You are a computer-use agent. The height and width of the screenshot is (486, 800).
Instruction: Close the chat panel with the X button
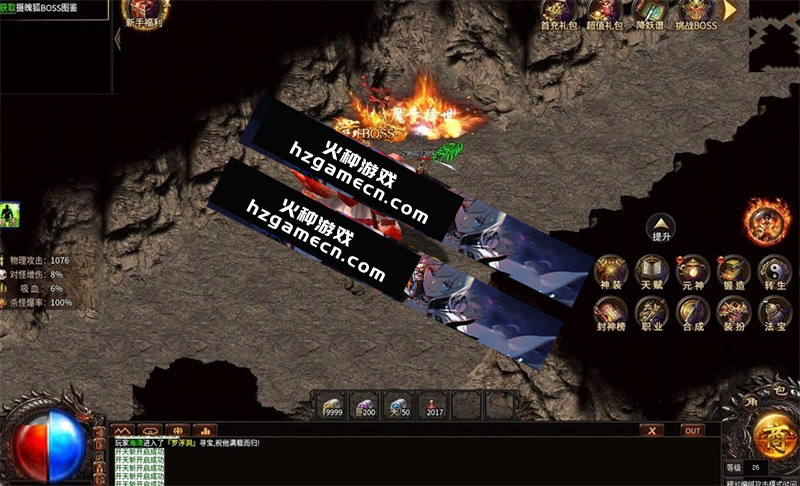coord(652,430)
